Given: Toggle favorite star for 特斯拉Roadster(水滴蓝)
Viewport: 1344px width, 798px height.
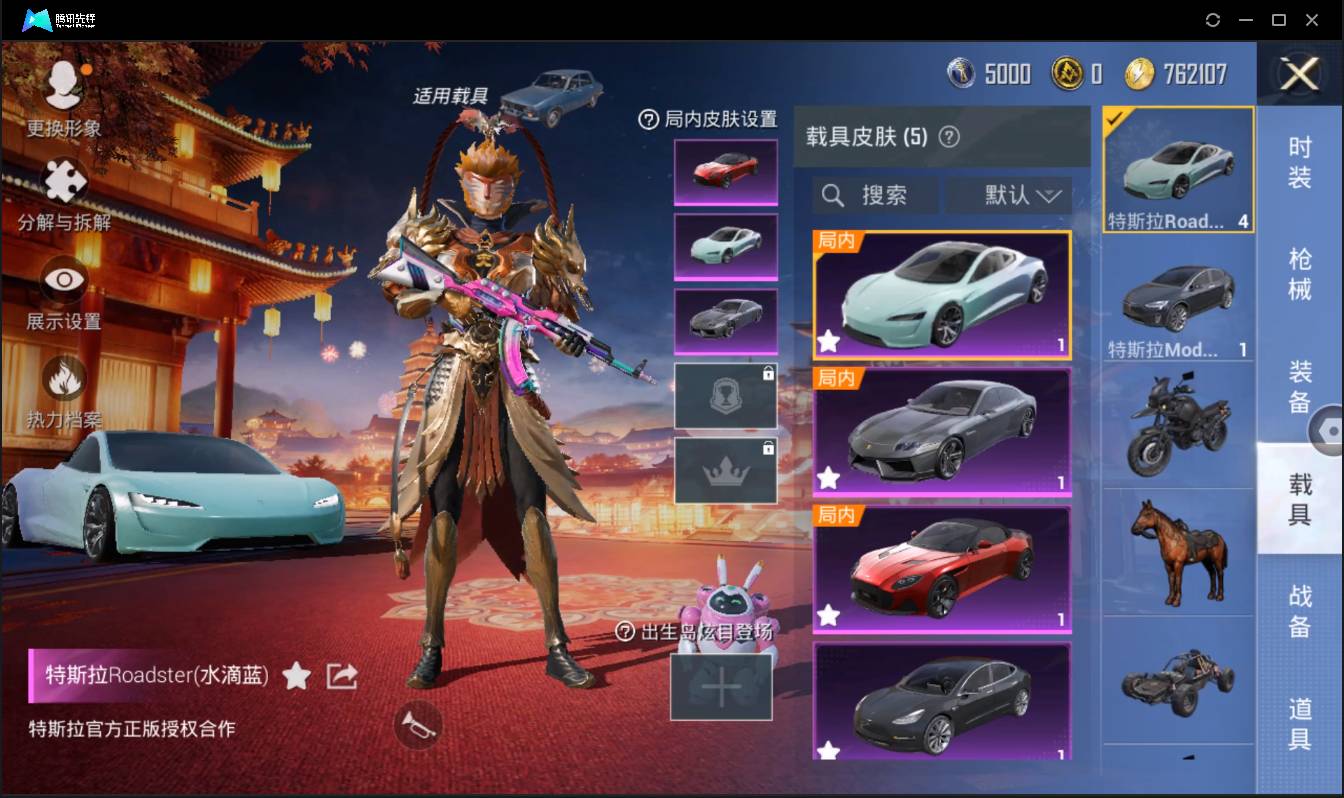Looking at the screenshot, I should (296, 676).
